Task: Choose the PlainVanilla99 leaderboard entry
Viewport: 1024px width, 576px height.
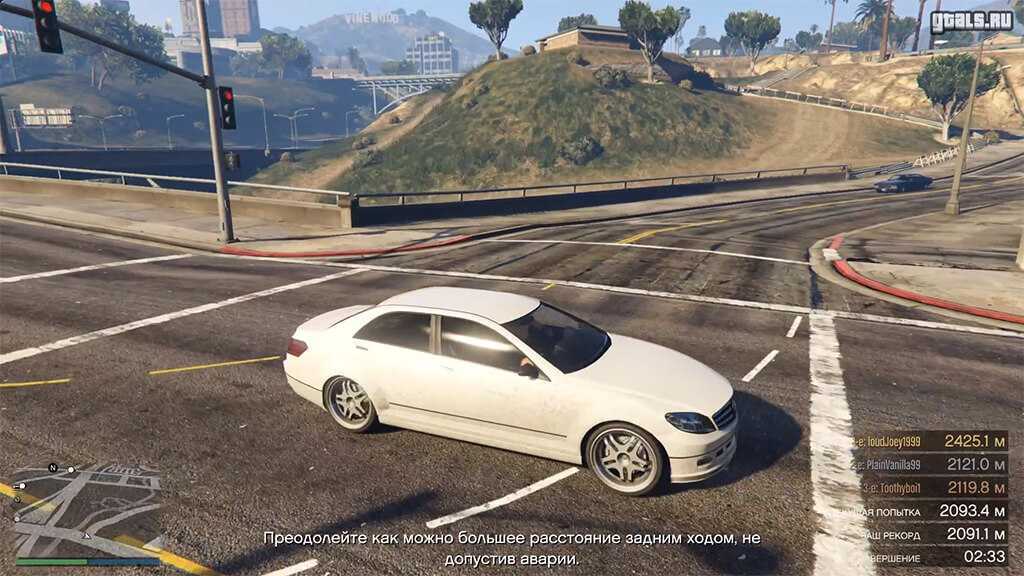Action: 930,464
